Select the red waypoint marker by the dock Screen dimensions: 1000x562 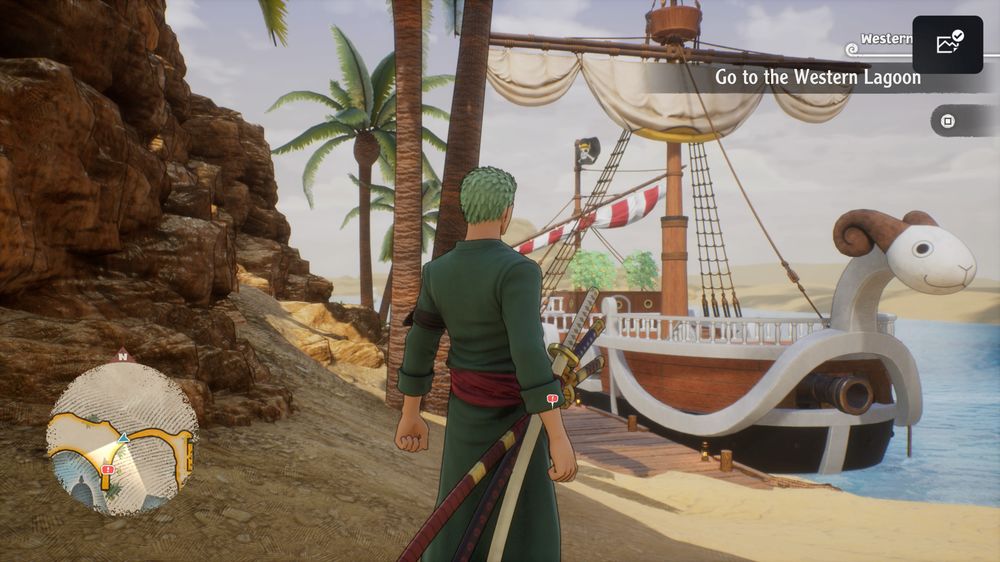(552, 401)
